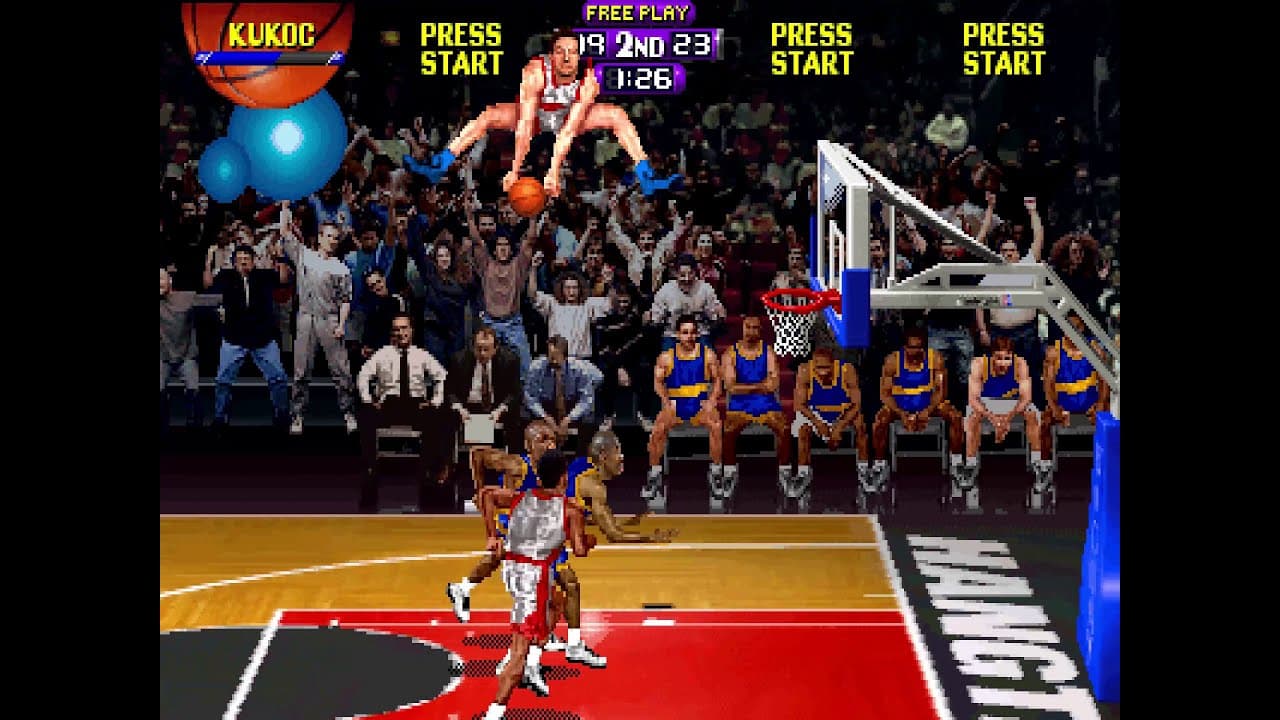Image resolution: width=1280 pixels, height=720 pixels.
Task: Click the 2ND quarter indicator
Action: click(638, 42)
